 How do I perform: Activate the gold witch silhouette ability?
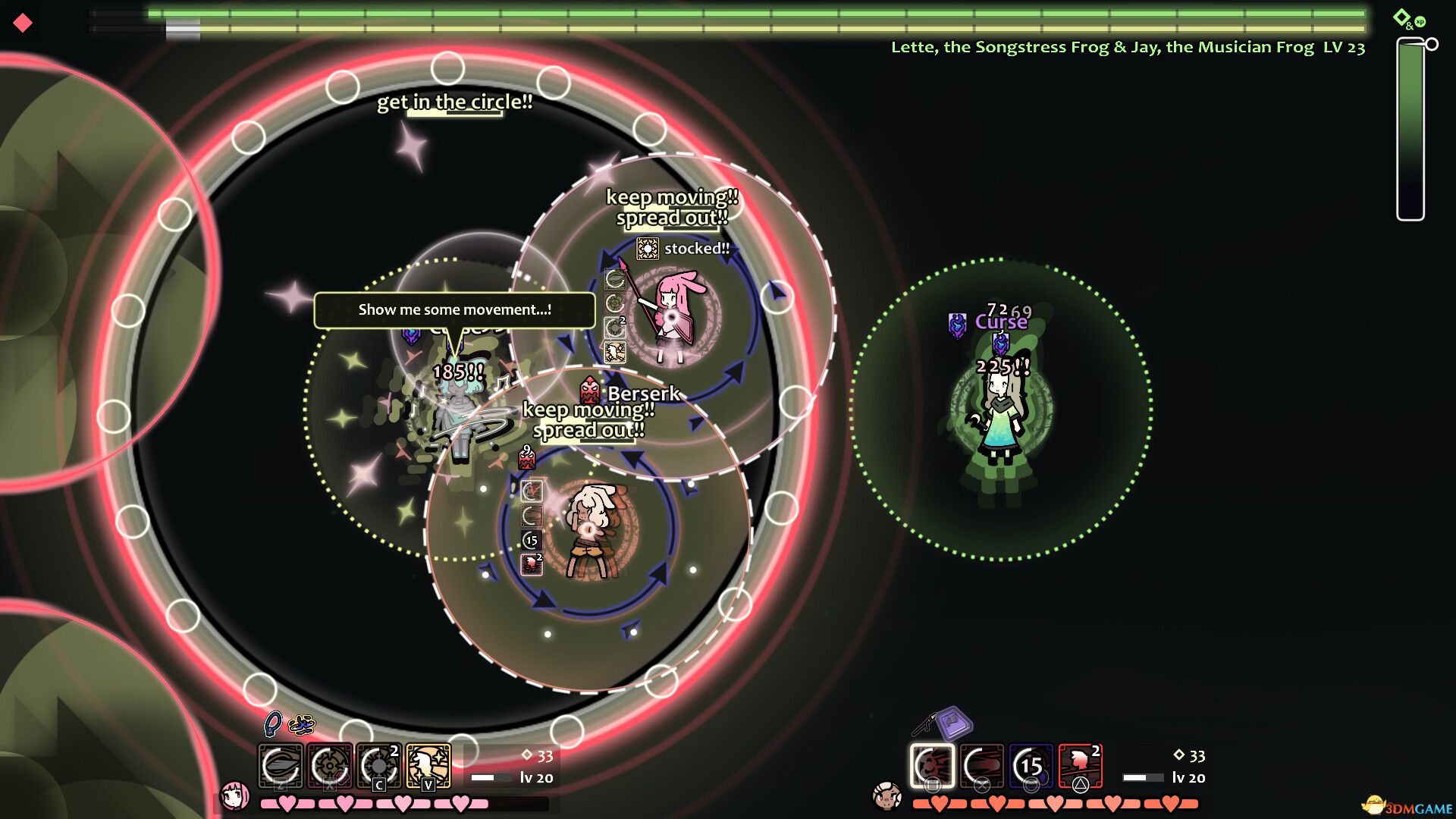tap(428, 766)
